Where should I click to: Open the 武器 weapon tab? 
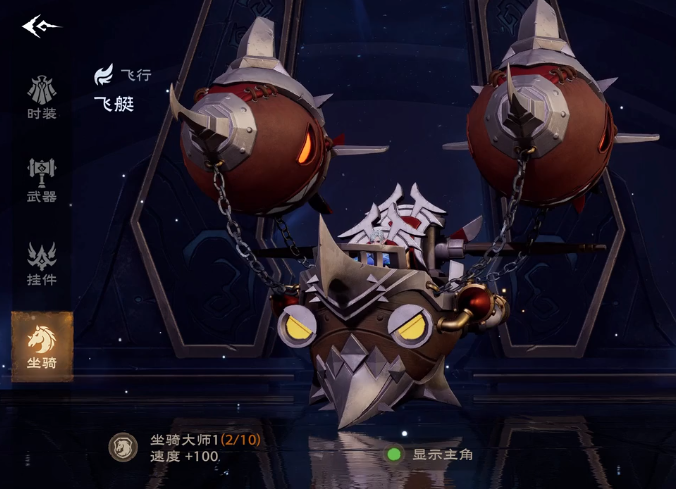coord(42,180)
